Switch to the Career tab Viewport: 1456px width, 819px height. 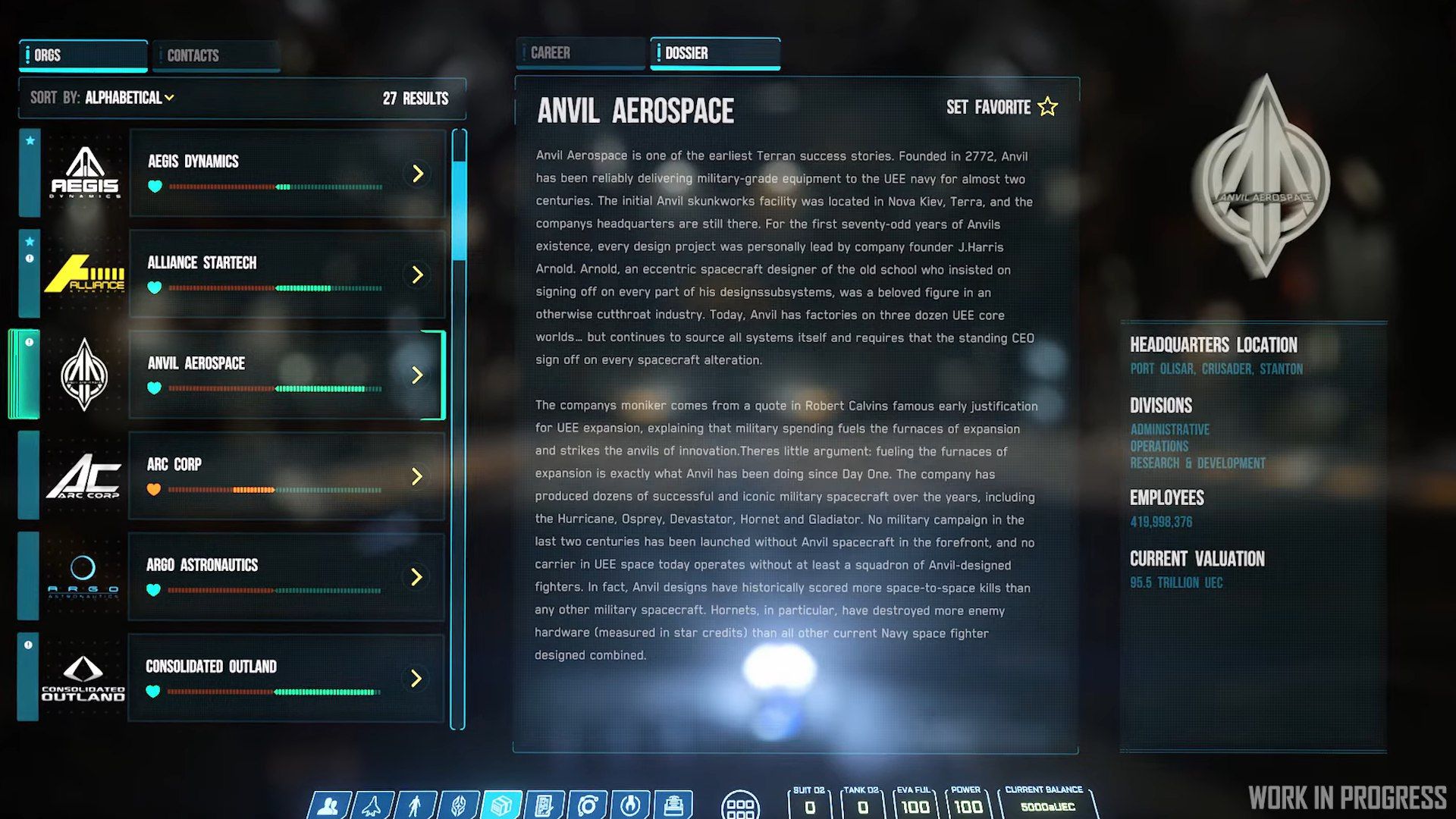click(580, 53)
